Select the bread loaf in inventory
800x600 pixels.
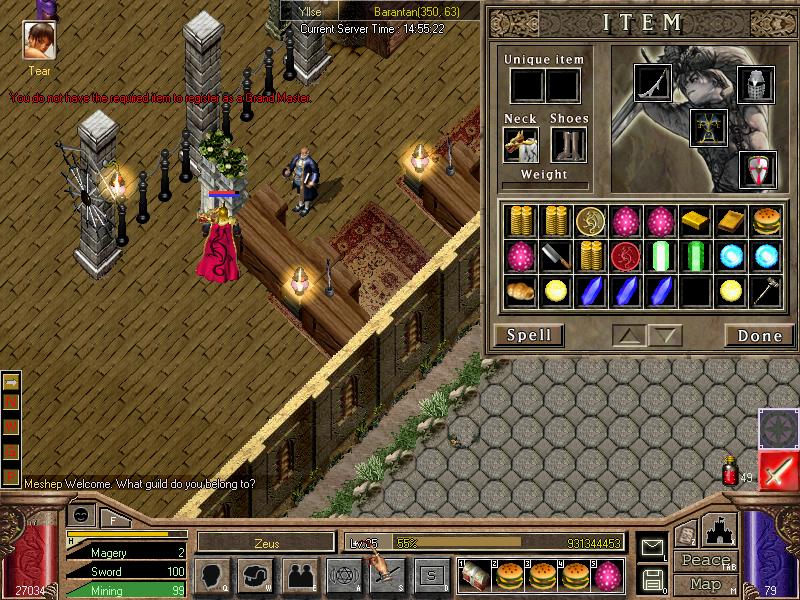point(520,291)
